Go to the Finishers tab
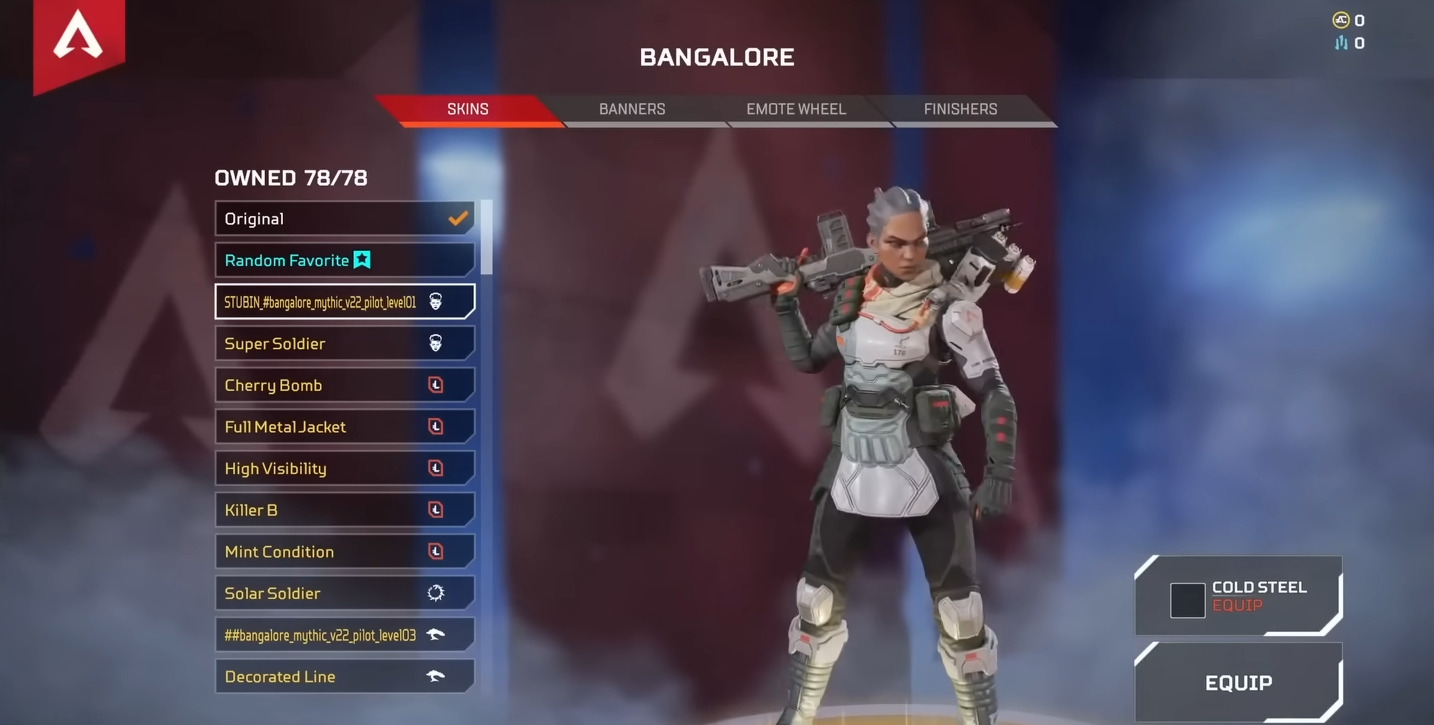Image resolution: width=1434 pixels, height=725 pixels. click(x=960, y=109)
